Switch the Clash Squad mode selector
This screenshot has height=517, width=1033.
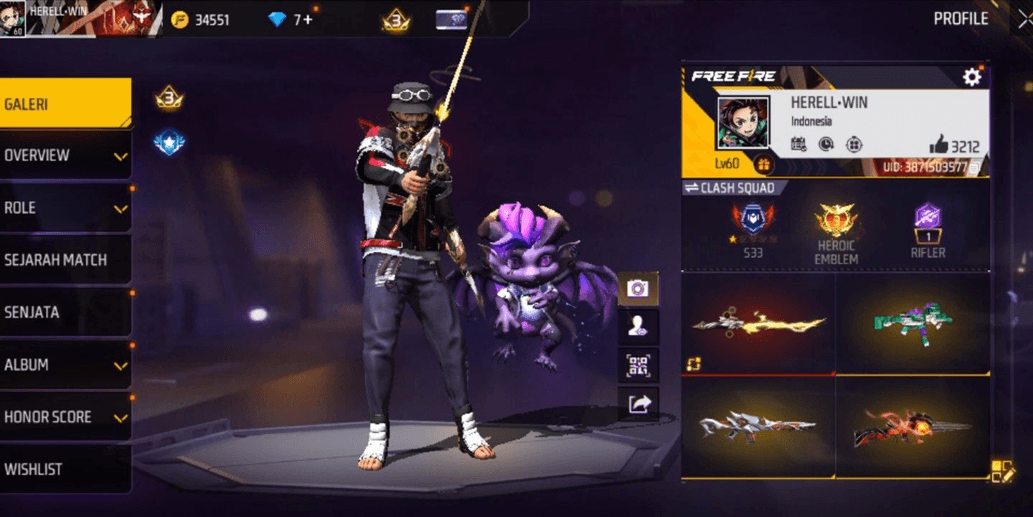729,188
